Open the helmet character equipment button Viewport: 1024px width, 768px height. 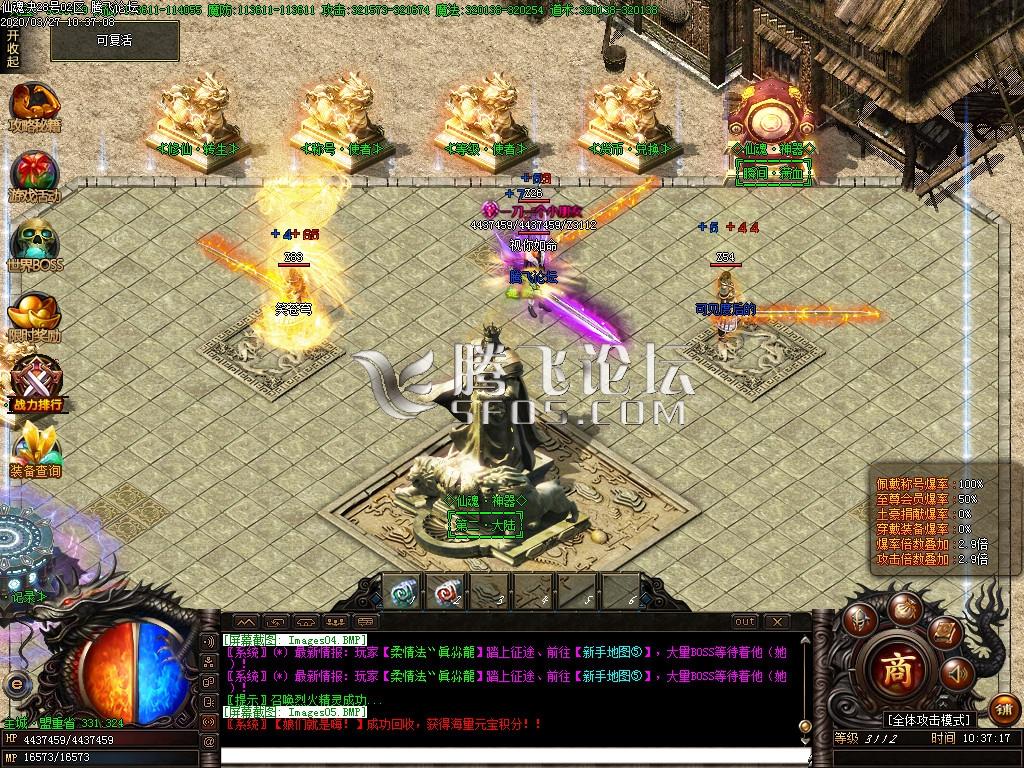click(x=858, y=618)
